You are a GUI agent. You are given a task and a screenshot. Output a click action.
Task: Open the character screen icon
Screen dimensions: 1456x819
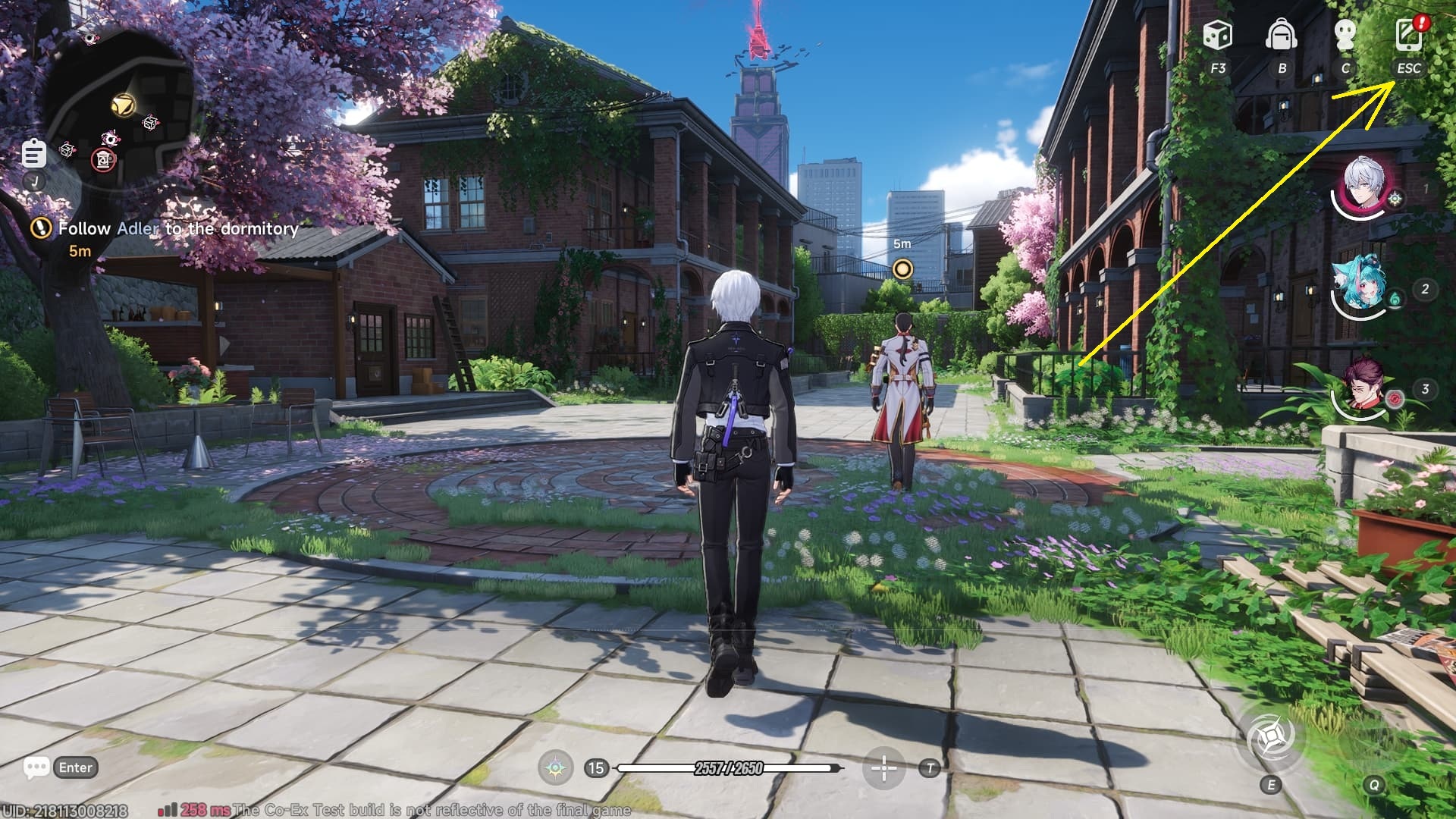pos(1345,36)
